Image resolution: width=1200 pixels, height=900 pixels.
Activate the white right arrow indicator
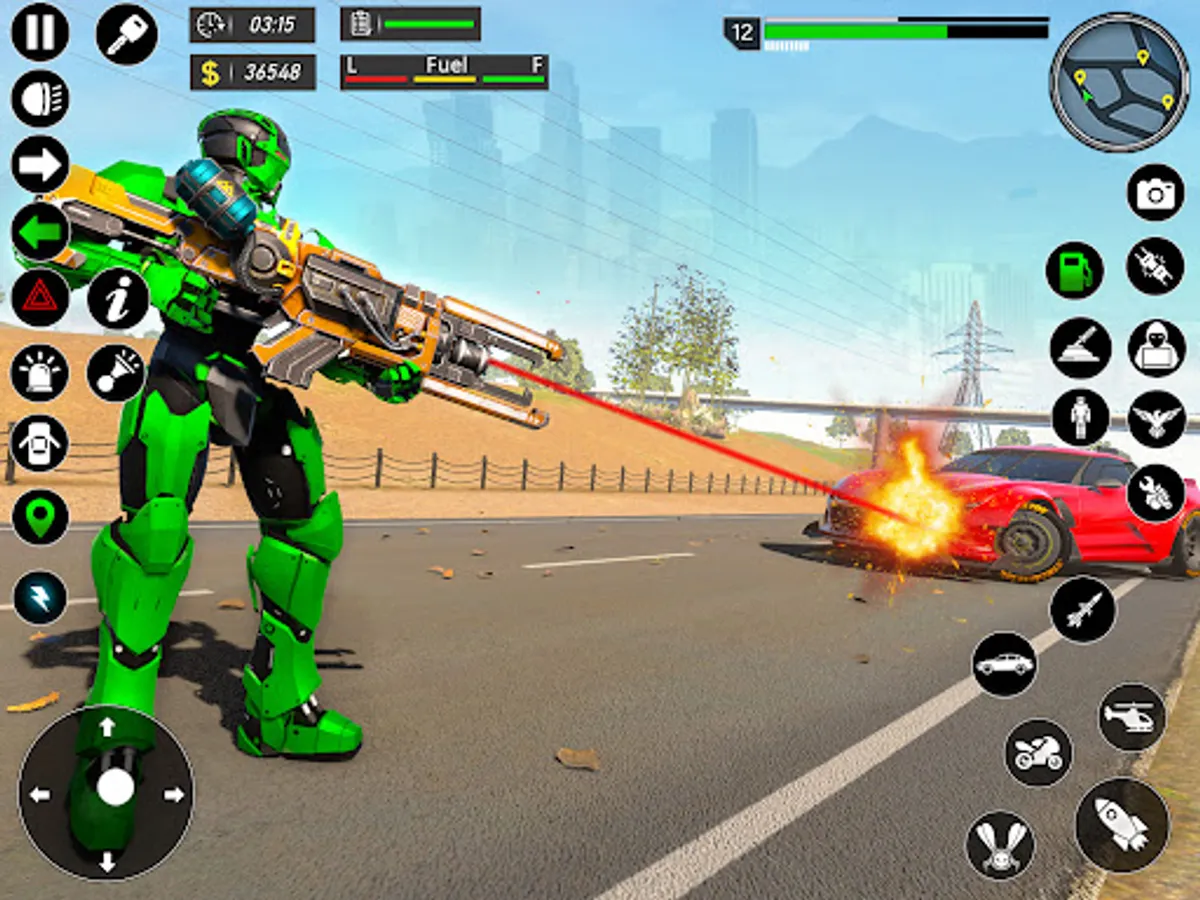coord(40,165)
